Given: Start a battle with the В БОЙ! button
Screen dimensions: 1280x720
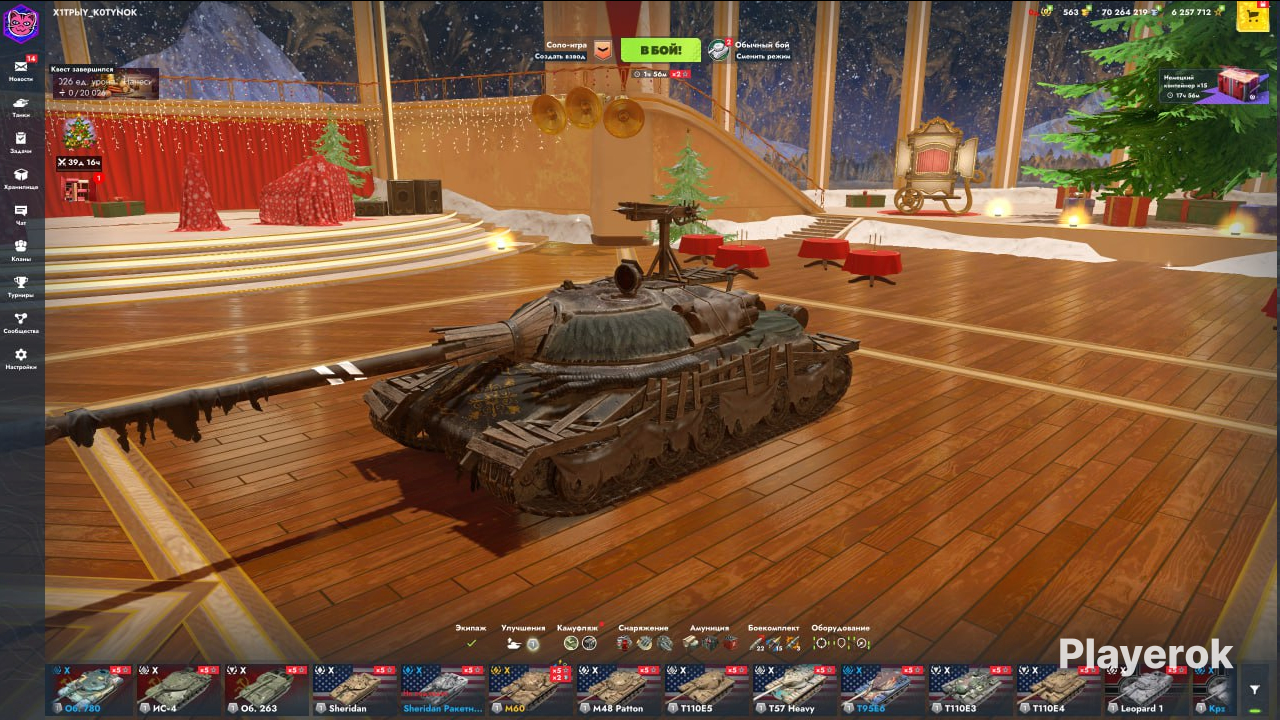Looking at the screenshot, I should coord(660,50).
